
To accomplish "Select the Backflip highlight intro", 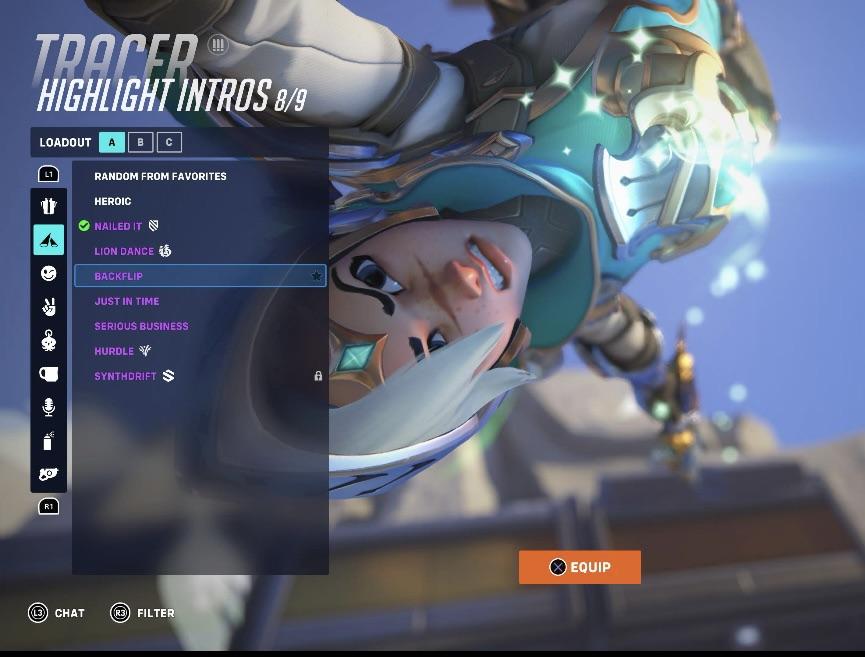I will tap(119, 276).
